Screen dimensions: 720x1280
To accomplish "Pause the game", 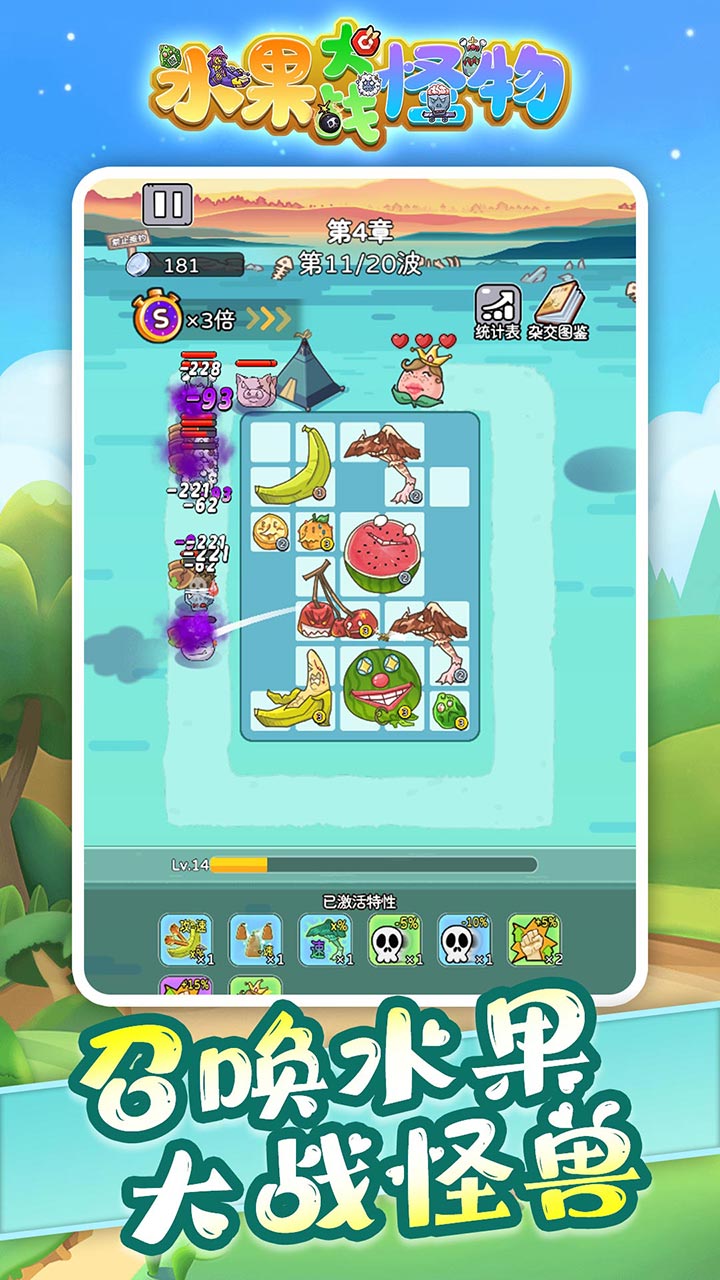I will (168, 204).
